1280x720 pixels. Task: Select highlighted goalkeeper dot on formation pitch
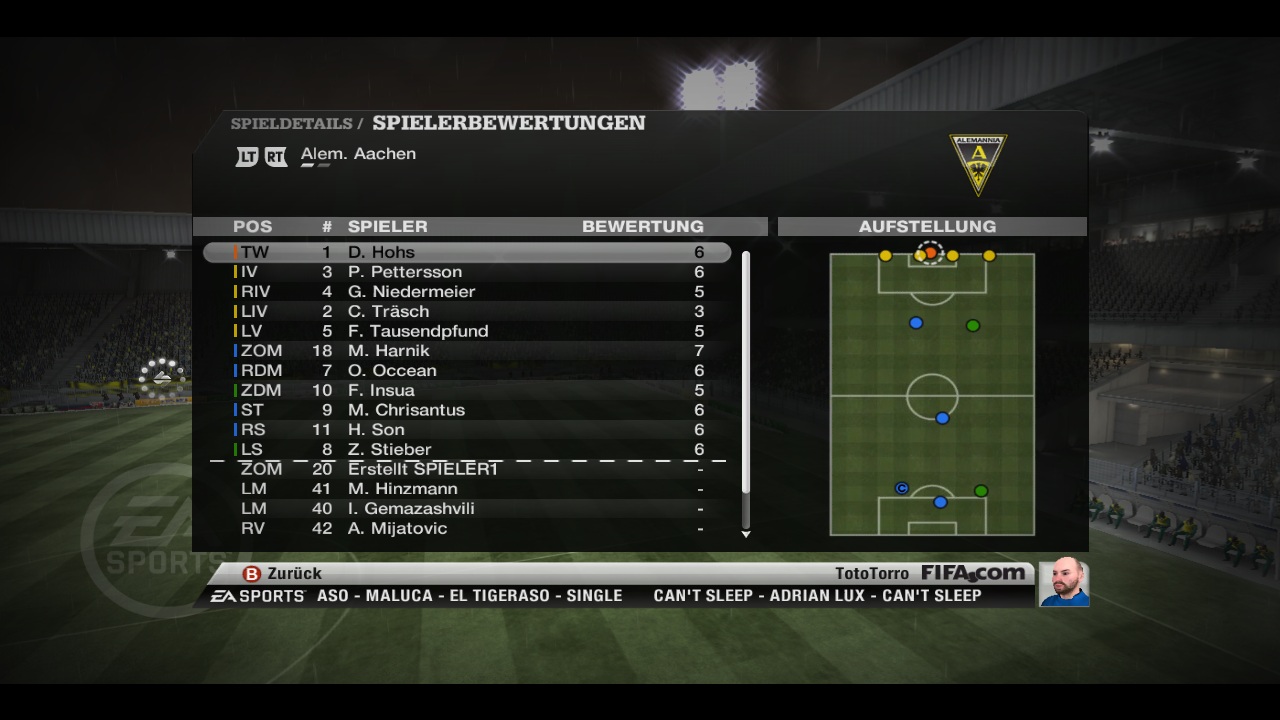[x=931, y=253]
